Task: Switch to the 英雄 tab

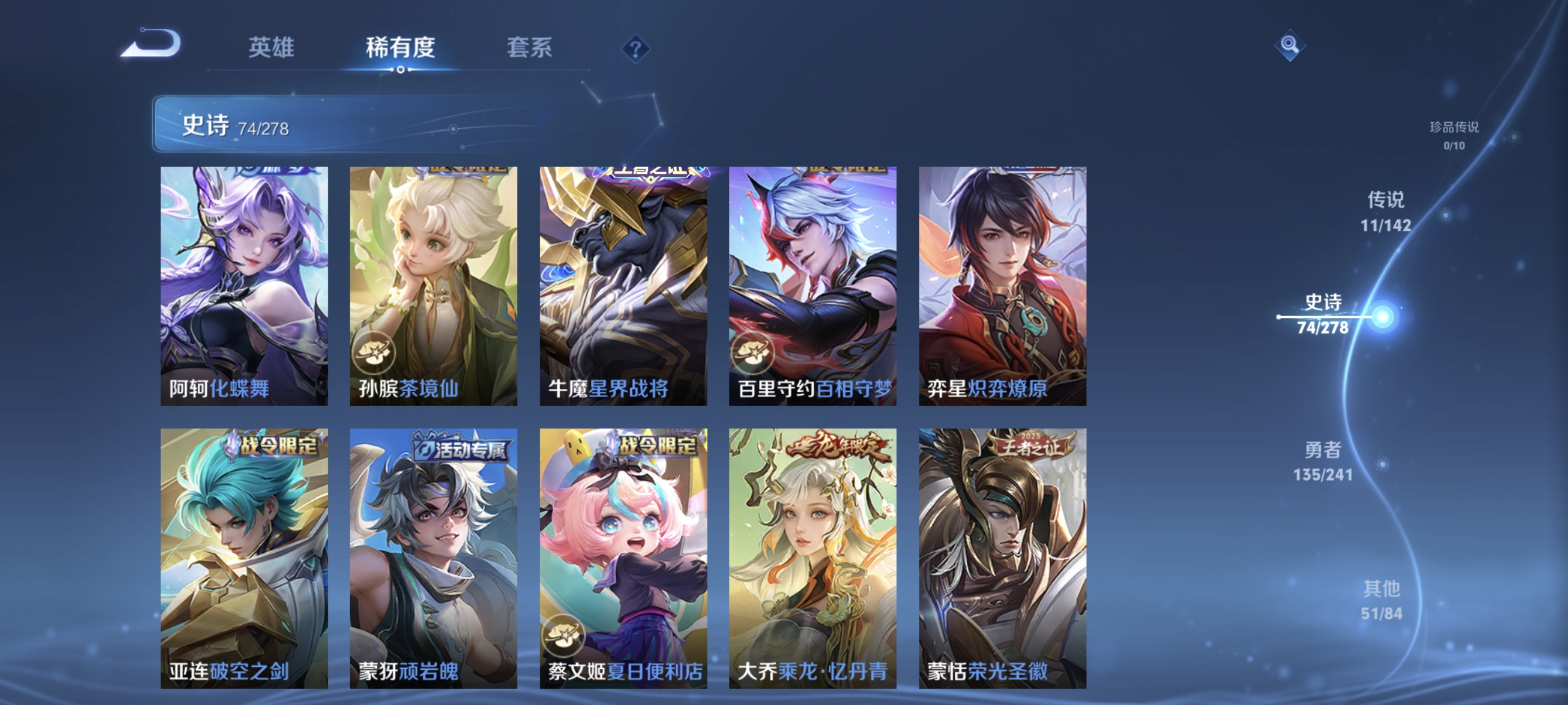Action: pyautogui.click(x=272, y=48)
